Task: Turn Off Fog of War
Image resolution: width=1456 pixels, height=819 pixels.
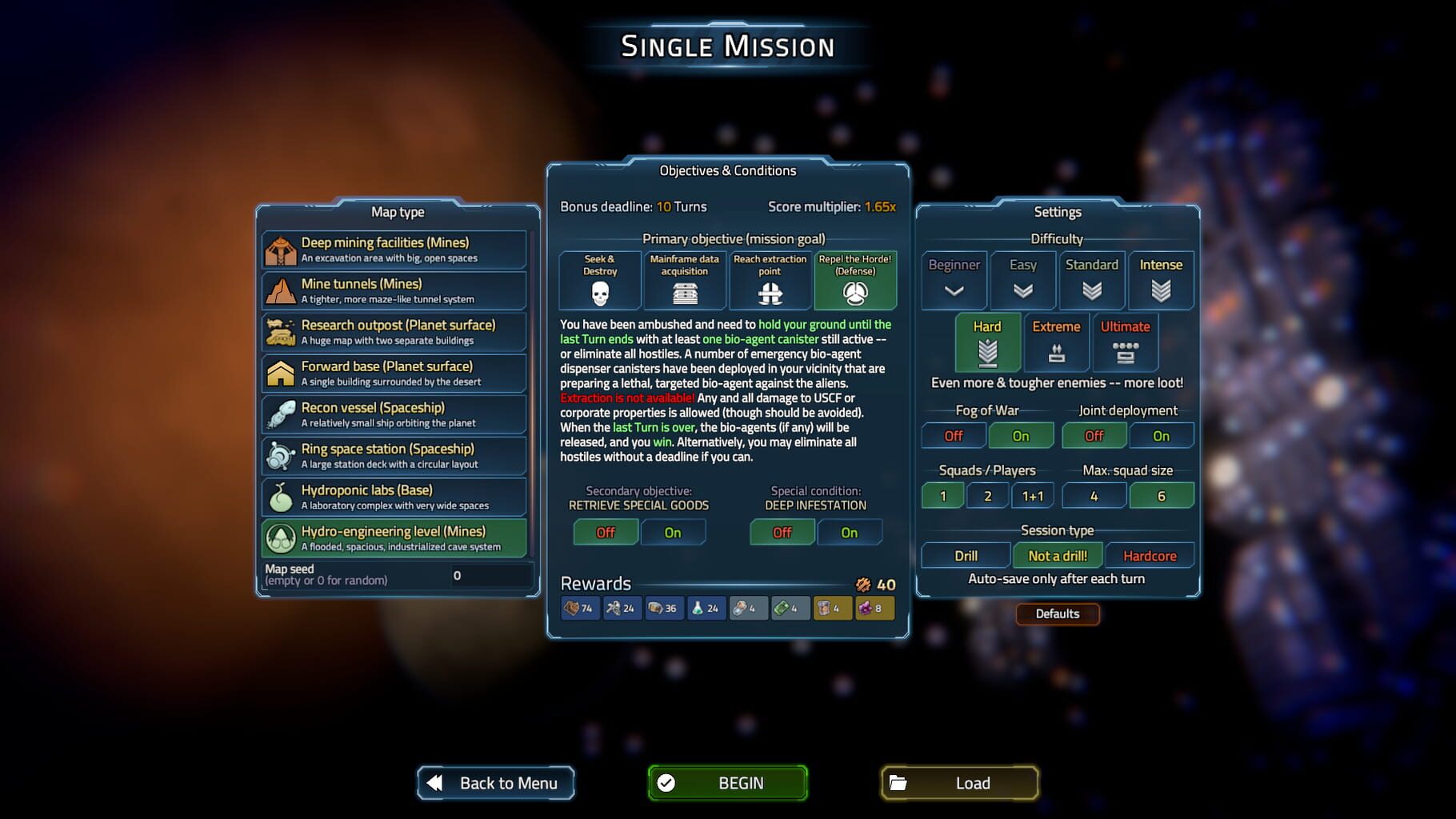Action: (x=953, y=435)
